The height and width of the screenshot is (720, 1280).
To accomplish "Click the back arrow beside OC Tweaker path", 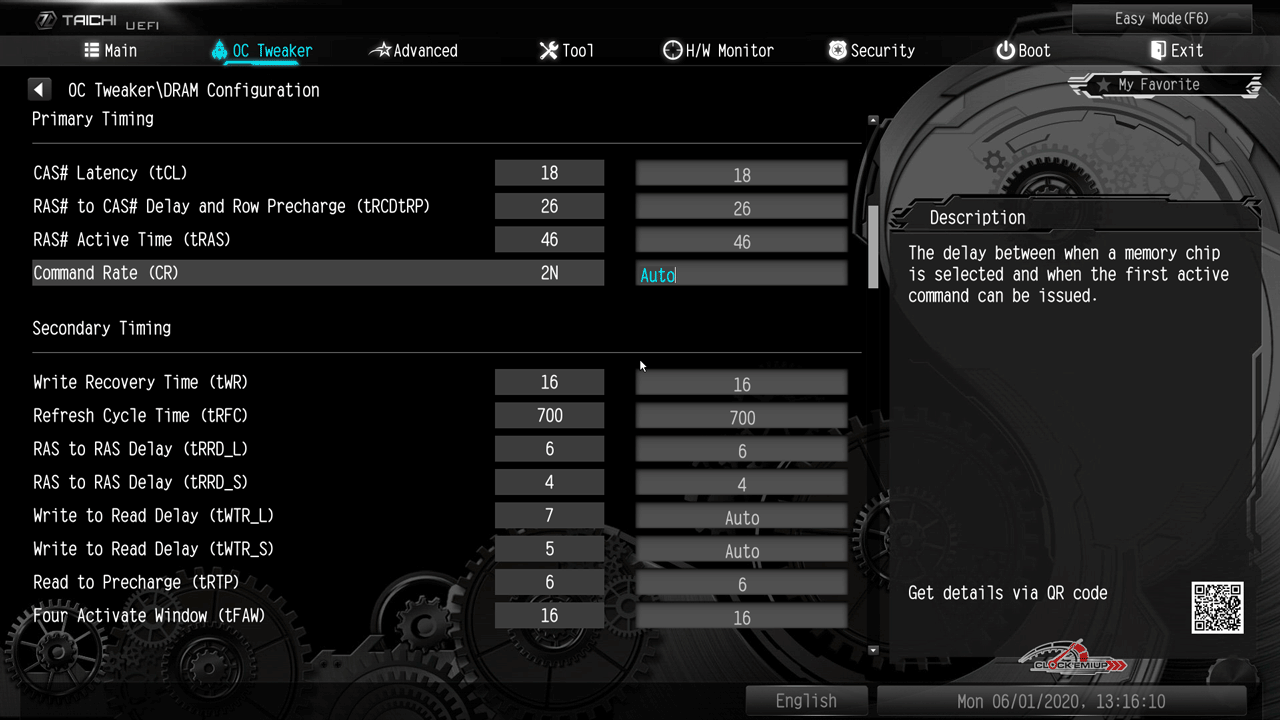I will click(x=39, y=90).
